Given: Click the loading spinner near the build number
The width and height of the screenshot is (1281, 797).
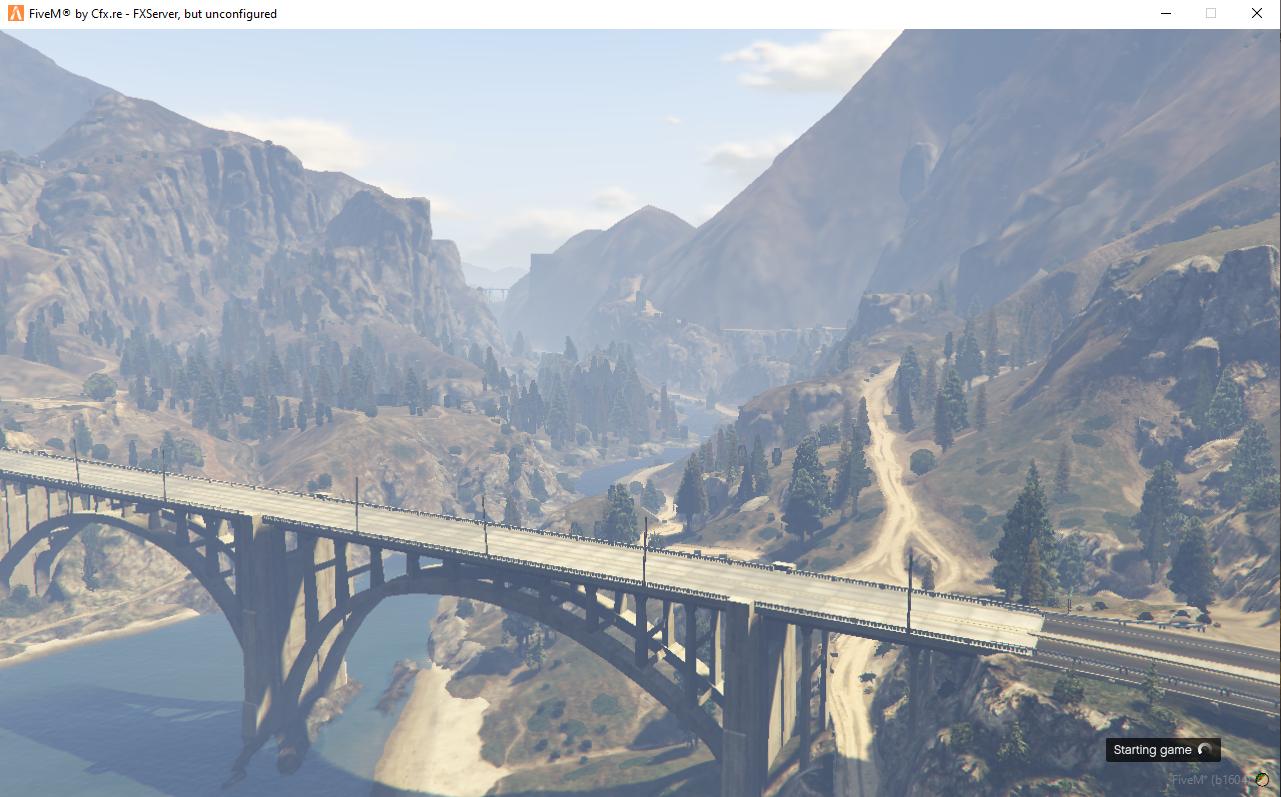Looking at the screenshot, I should 1262,780.
